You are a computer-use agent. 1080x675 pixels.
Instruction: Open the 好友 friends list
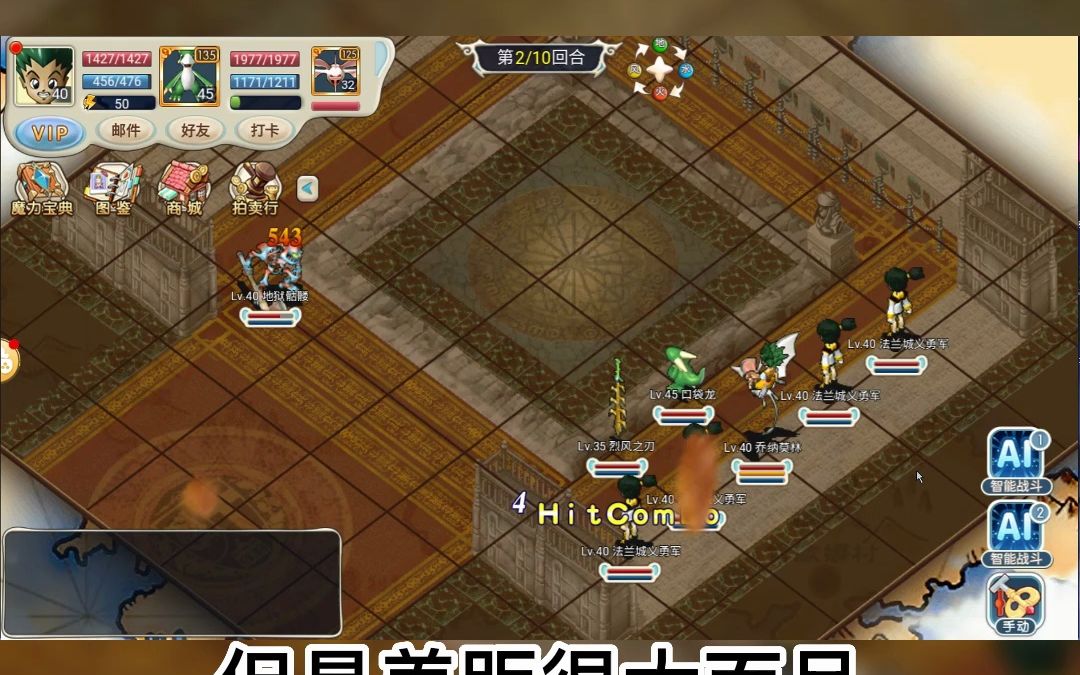195,130
